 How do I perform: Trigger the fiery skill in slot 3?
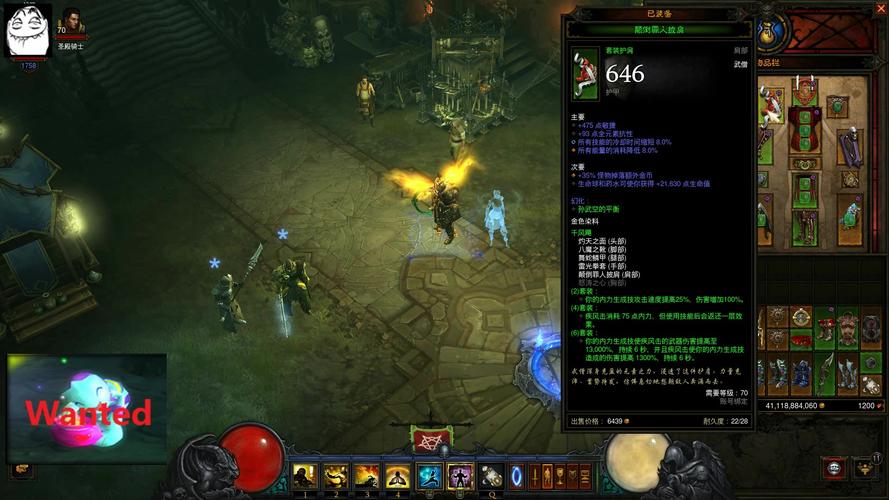coord(367,476)
